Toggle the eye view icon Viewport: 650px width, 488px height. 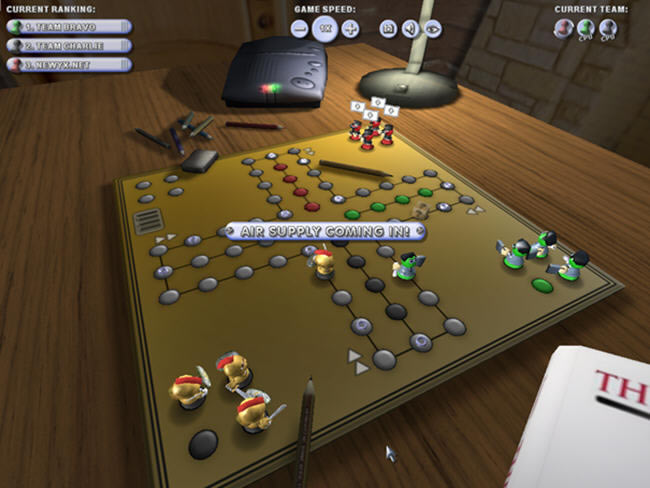pyautogui.click(x=432, y=29)
